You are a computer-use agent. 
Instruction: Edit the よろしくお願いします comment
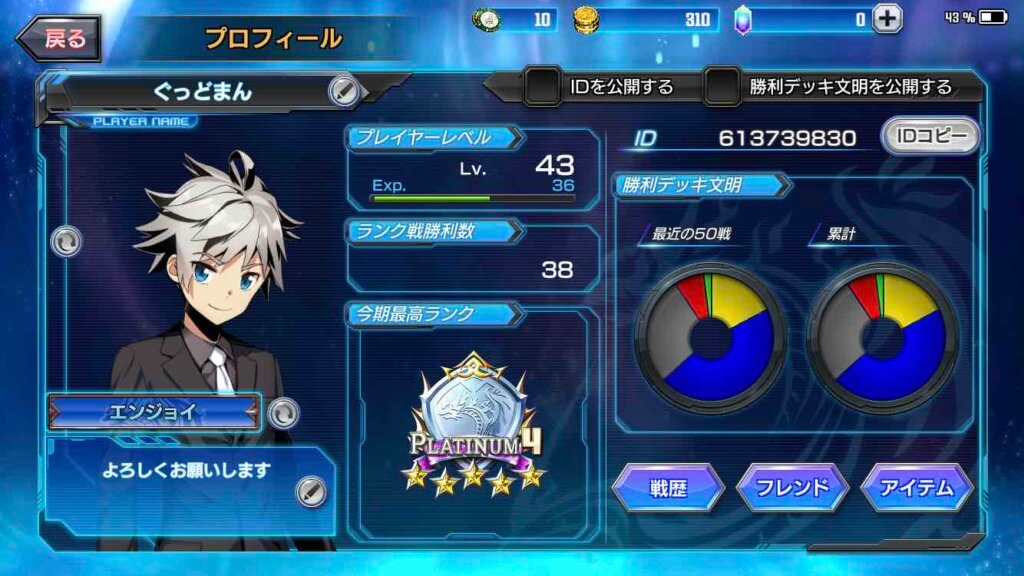311,490
